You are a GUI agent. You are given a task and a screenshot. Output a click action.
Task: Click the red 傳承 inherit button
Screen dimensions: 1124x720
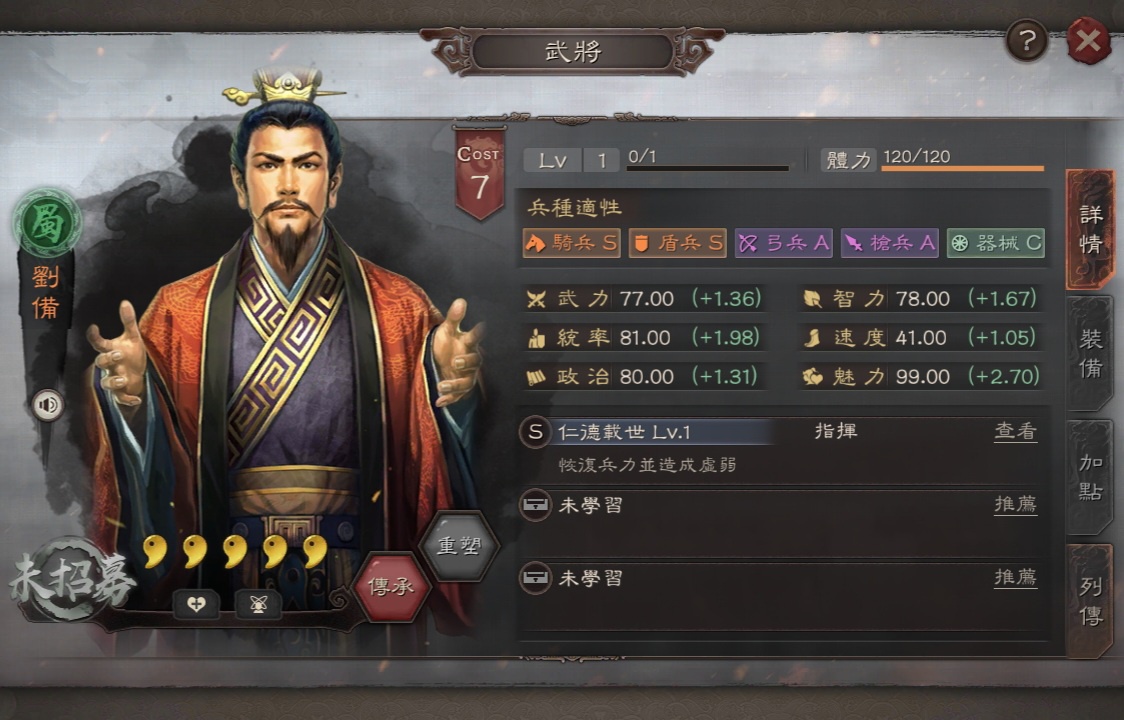pos(392,586)
